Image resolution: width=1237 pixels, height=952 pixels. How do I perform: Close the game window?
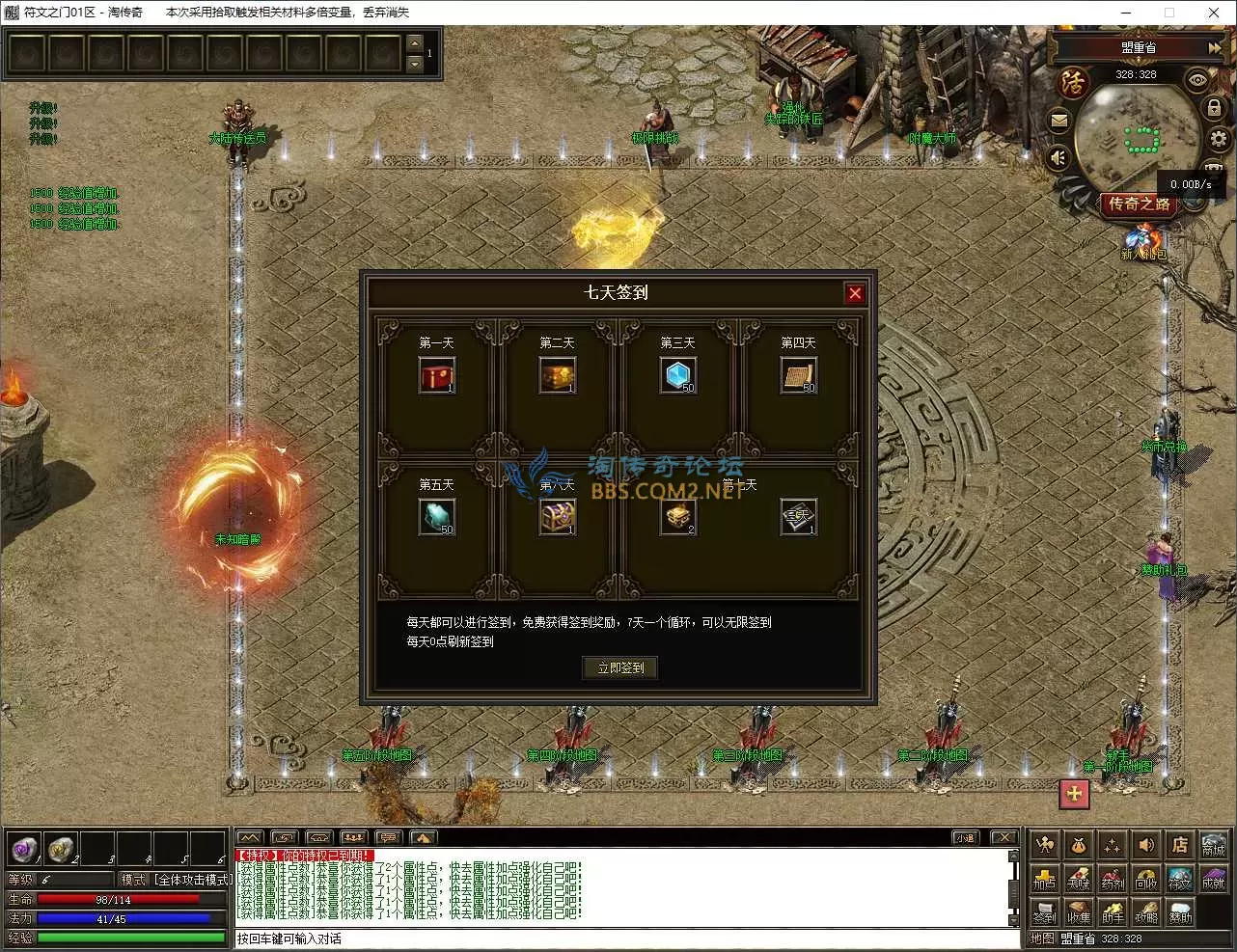1214,13
